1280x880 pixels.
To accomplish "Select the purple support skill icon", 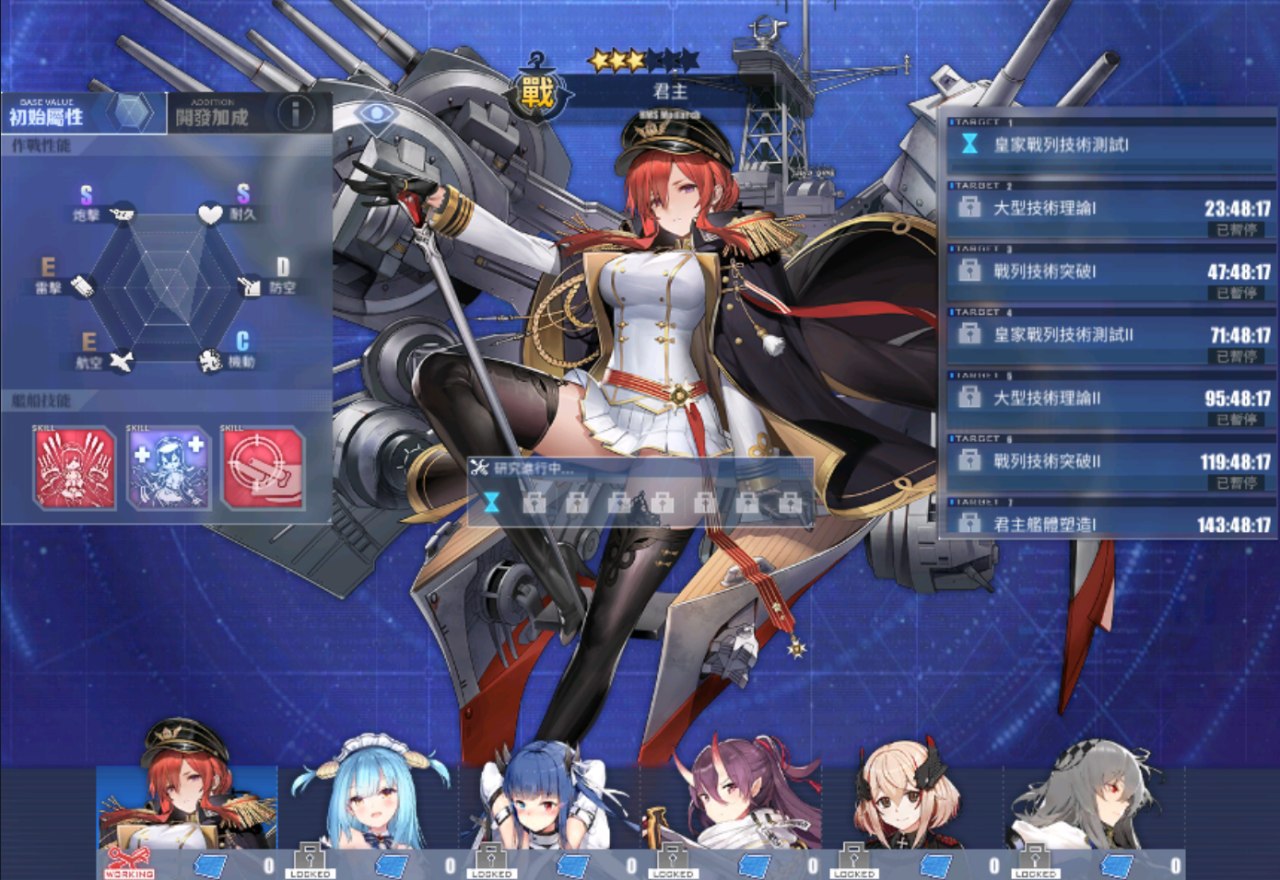I will pos(169,468).
